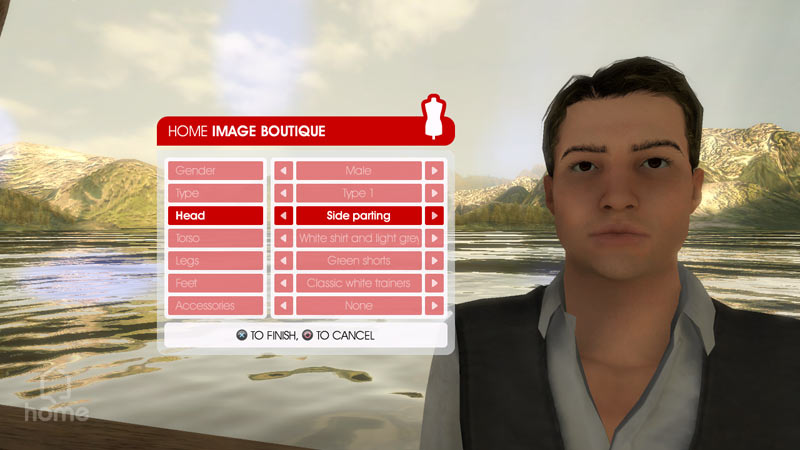Click the right arrow beside Male

click(x=434, y=171)
